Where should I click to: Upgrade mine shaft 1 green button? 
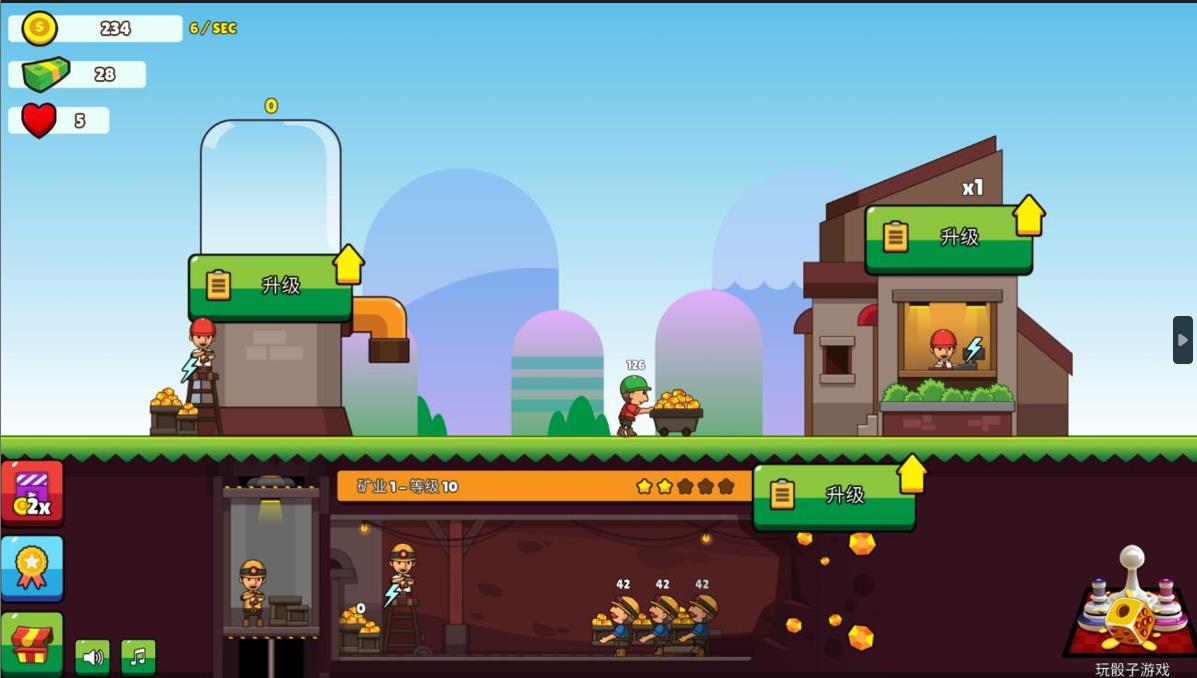[x=834, y=495]
